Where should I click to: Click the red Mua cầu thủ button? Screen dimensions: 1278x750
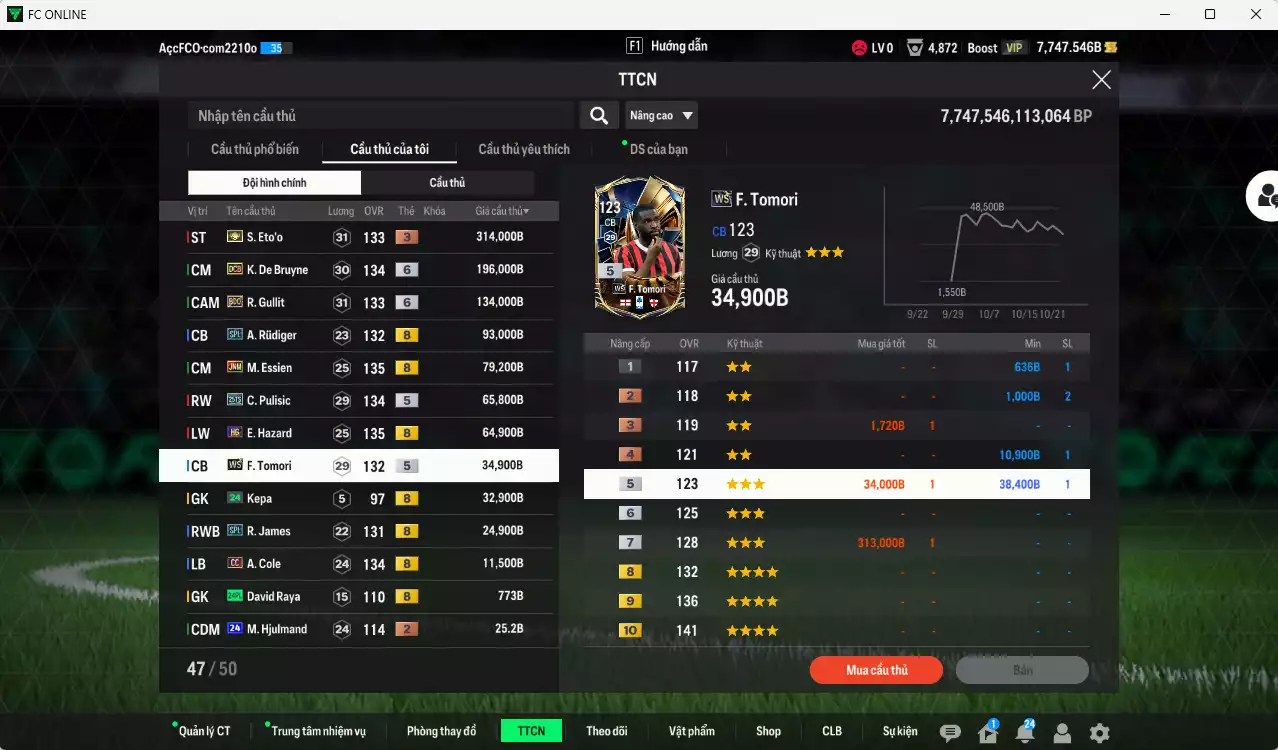pos(876,670)
